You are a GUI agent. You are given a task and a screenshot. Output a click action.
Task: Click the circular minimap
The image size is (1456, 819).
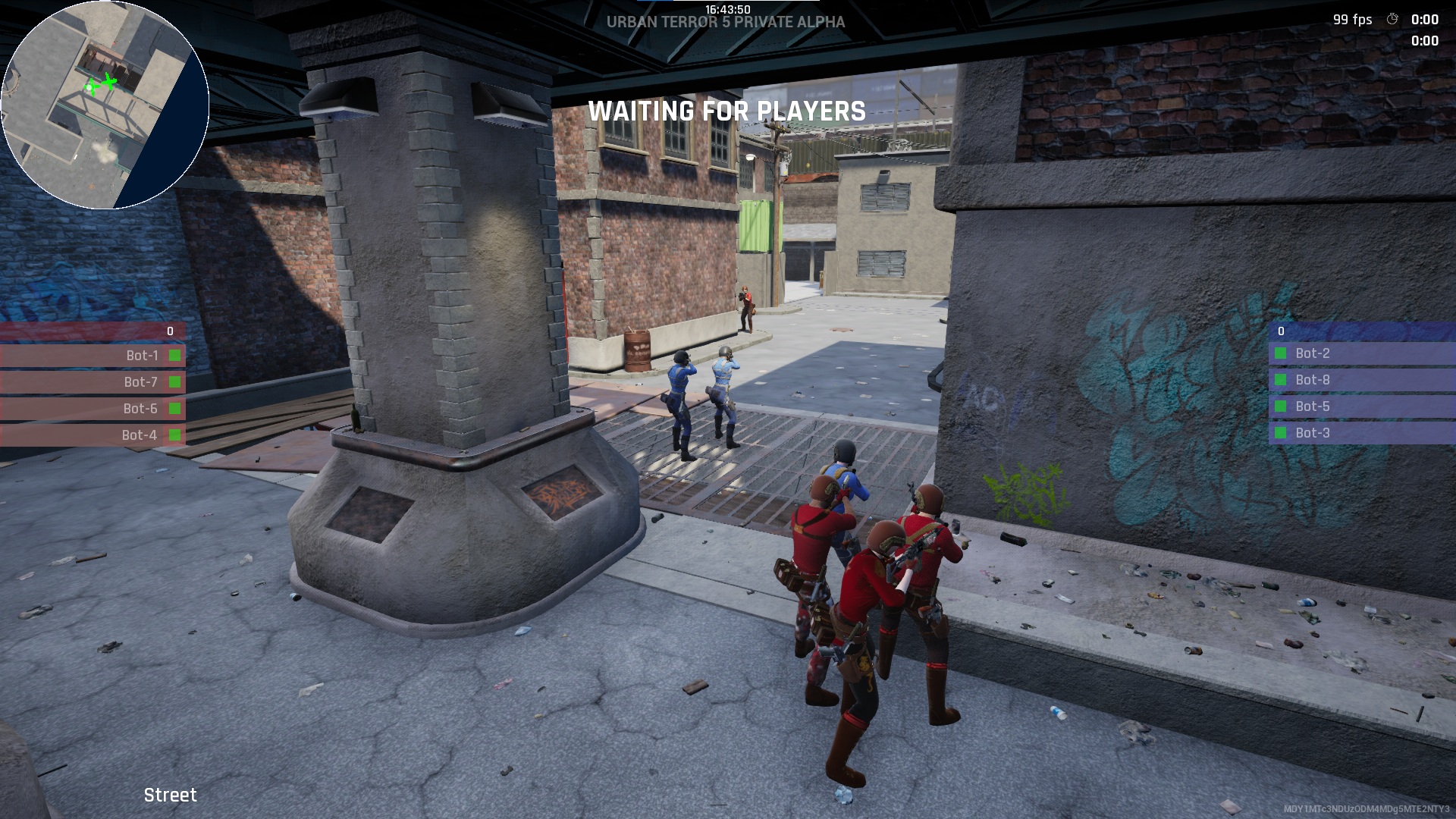[x=105, y=105]
